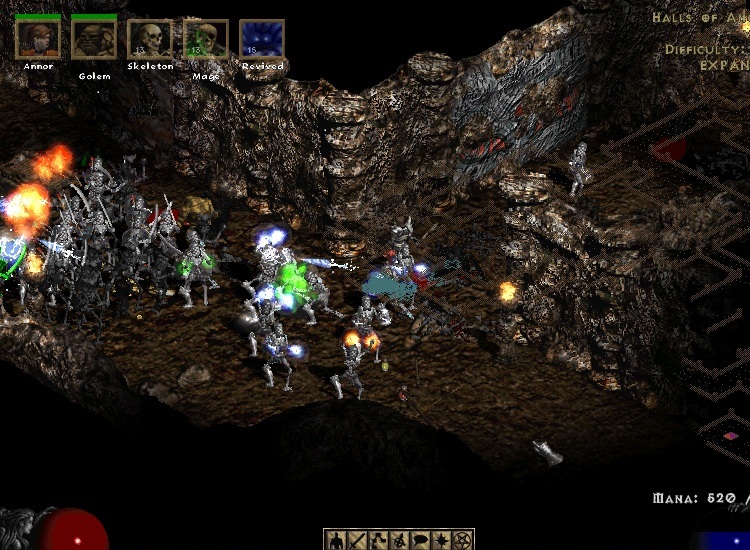This screenshot has height=550, width=750.
Task: Open the character sheet body-silhouette button
Action: [337, 540]
